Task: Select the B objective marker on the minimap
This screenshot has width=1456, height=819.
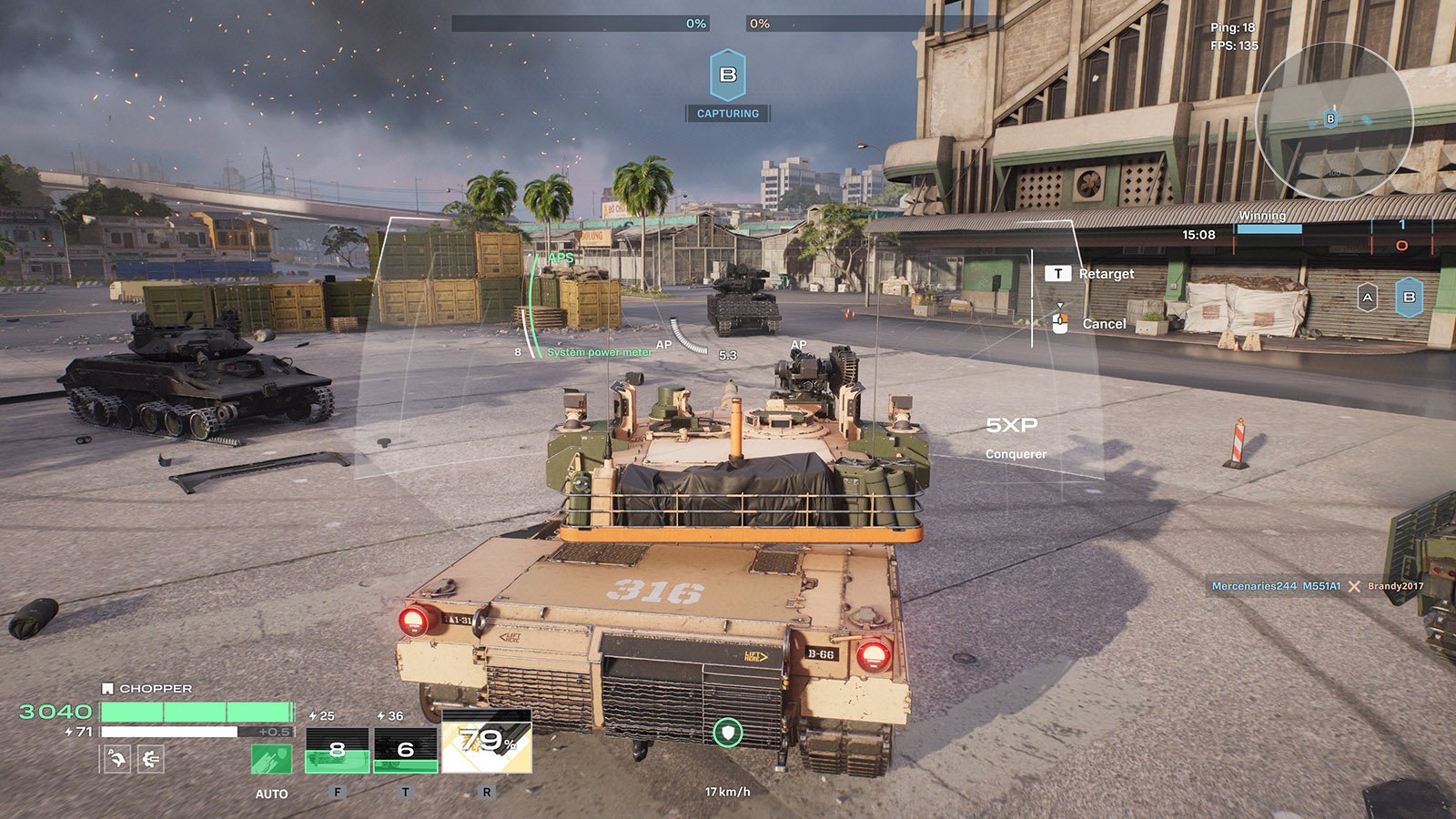Action: pos(1330,119)
